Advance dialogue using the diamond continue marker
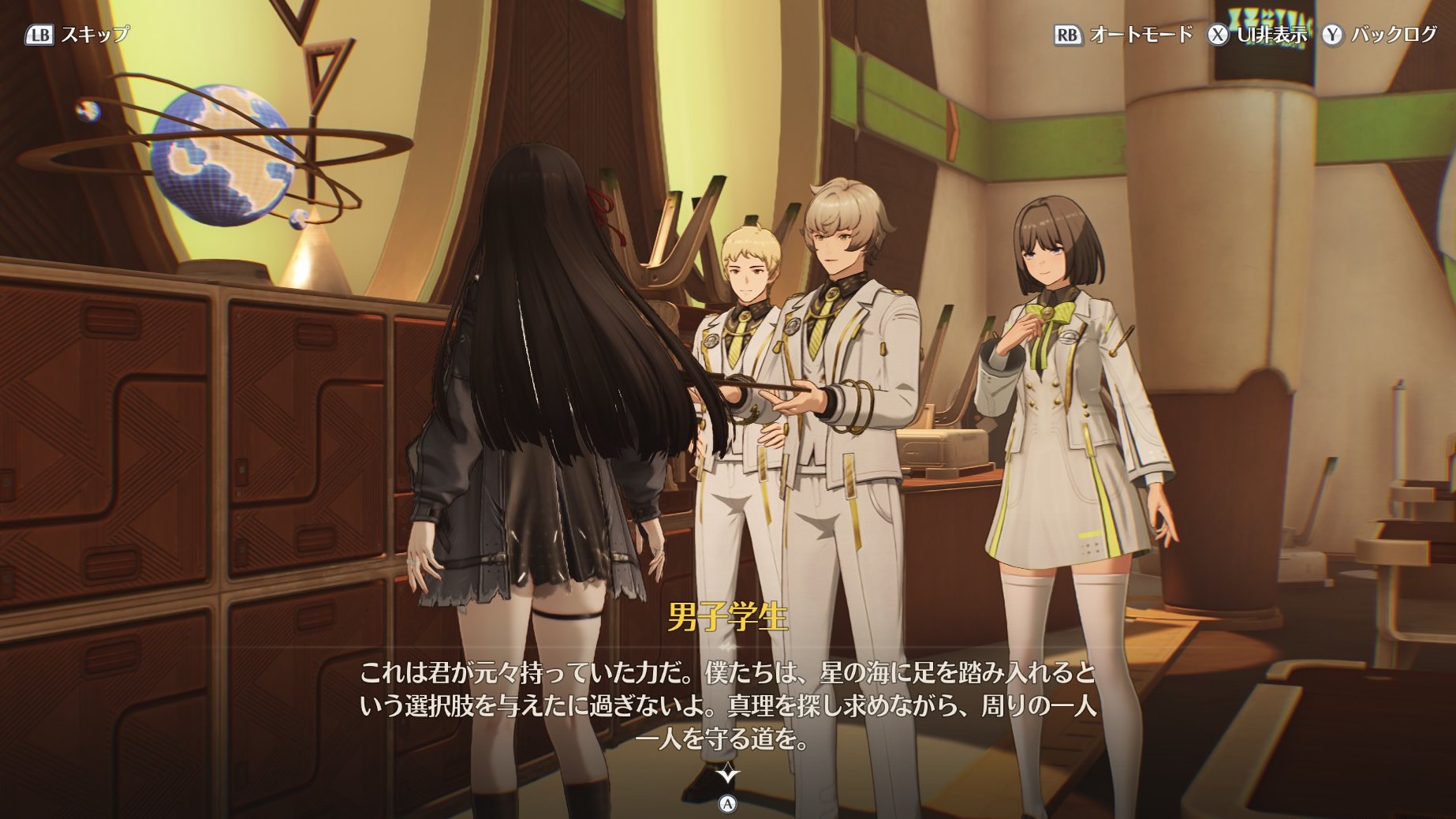Image resolution: width=1456 pixels, height=819 pixels. click(727, 774)
